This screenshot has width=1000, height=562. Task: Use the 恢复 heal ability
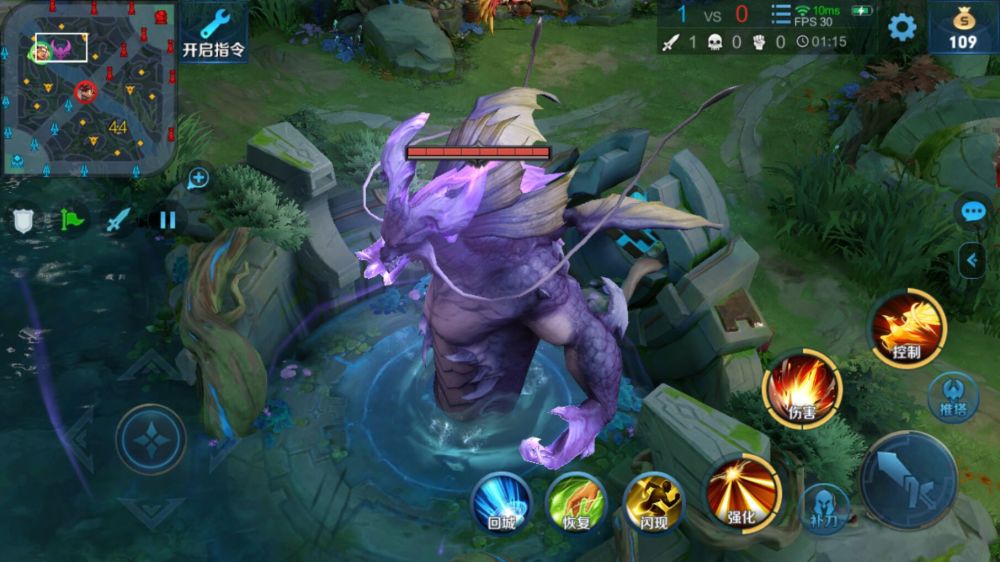point(576,500)
